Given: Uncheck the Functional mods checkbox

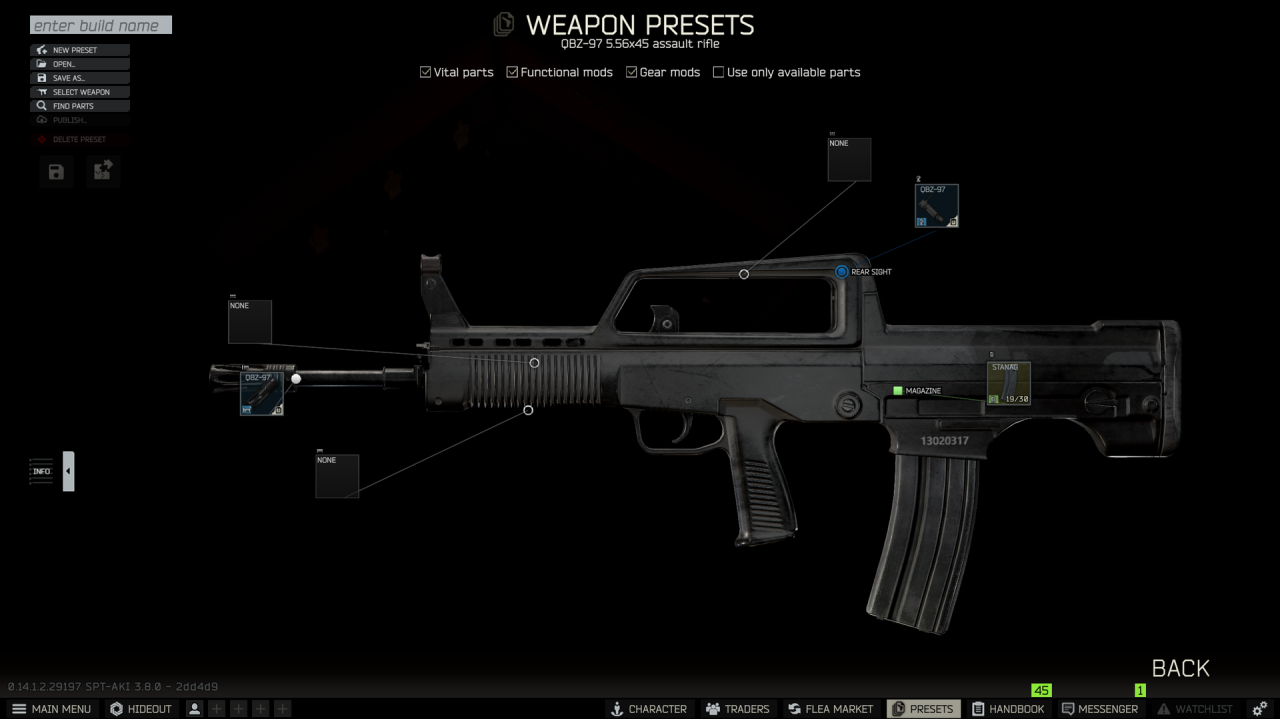Looking at the screenshot, I should [x=513, y=72].
